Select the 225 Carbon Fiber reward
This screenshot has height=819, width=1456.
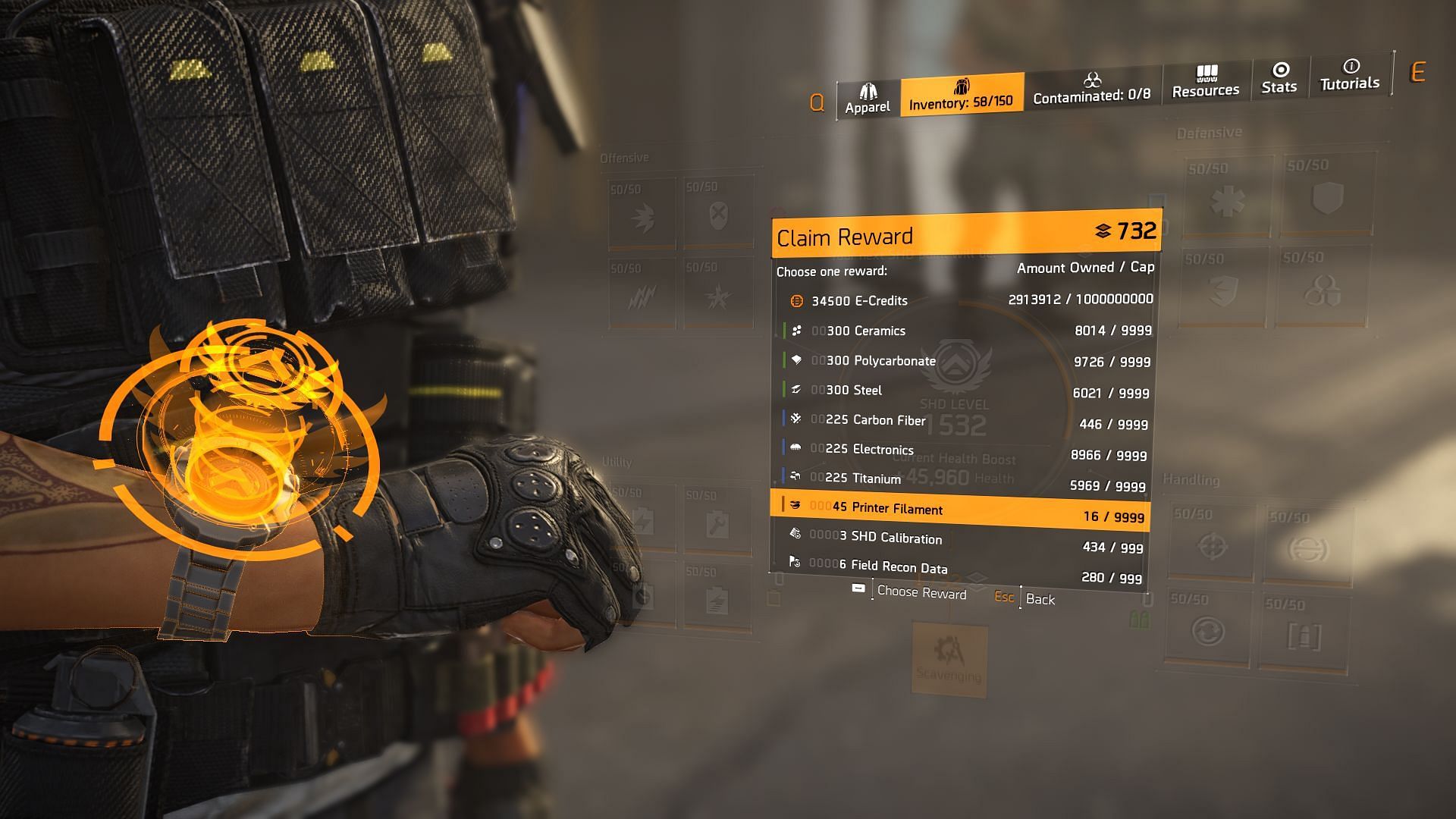click(963, 421)
